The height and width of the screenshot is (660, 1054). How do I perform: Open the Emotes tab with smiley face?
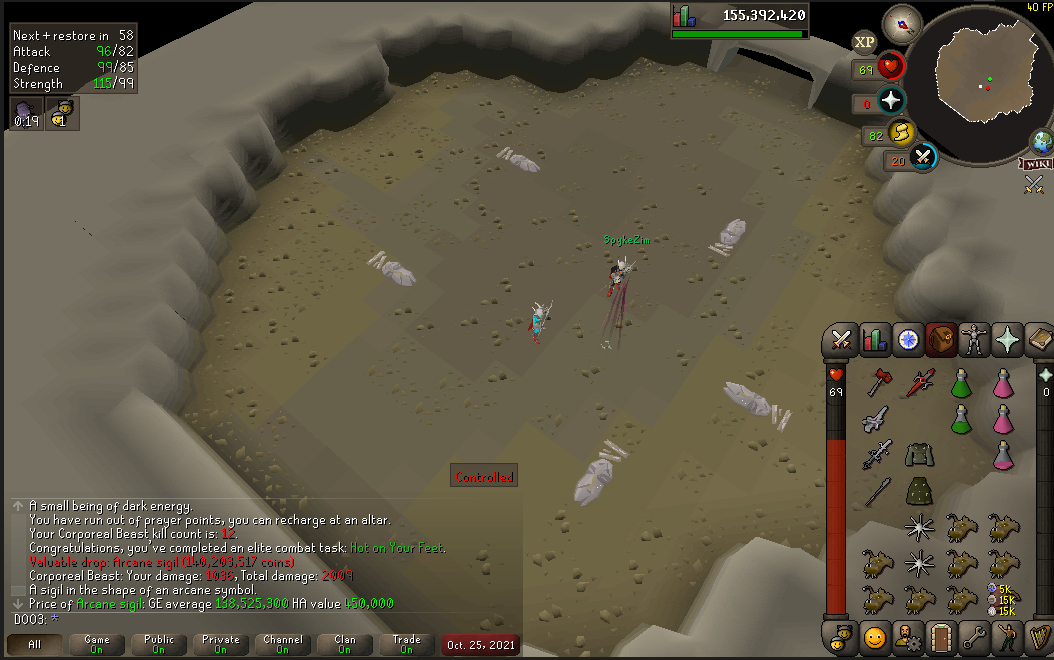click(x=875, y=636)
